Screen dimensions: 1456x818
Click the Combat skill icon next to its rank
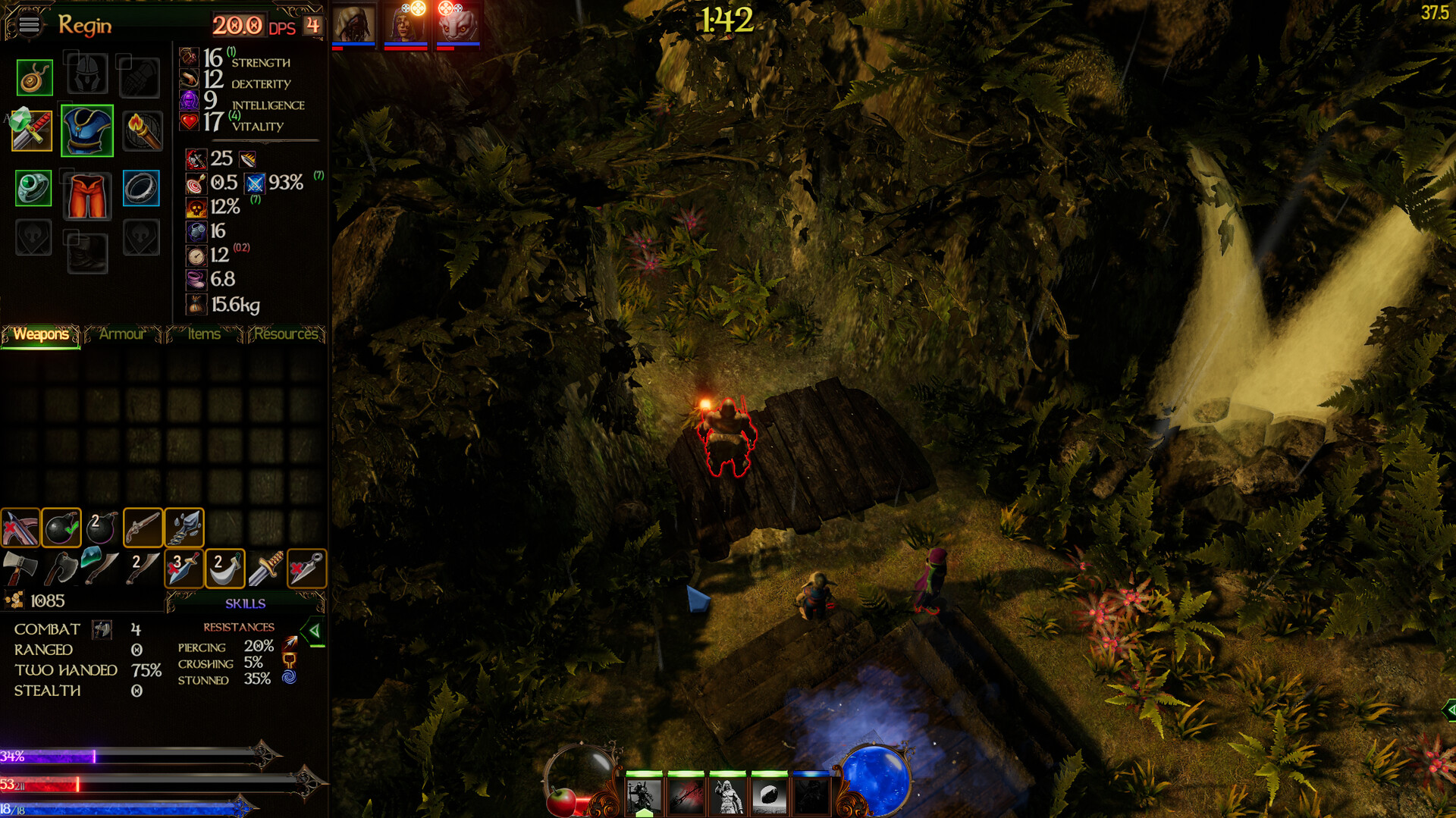101,629
